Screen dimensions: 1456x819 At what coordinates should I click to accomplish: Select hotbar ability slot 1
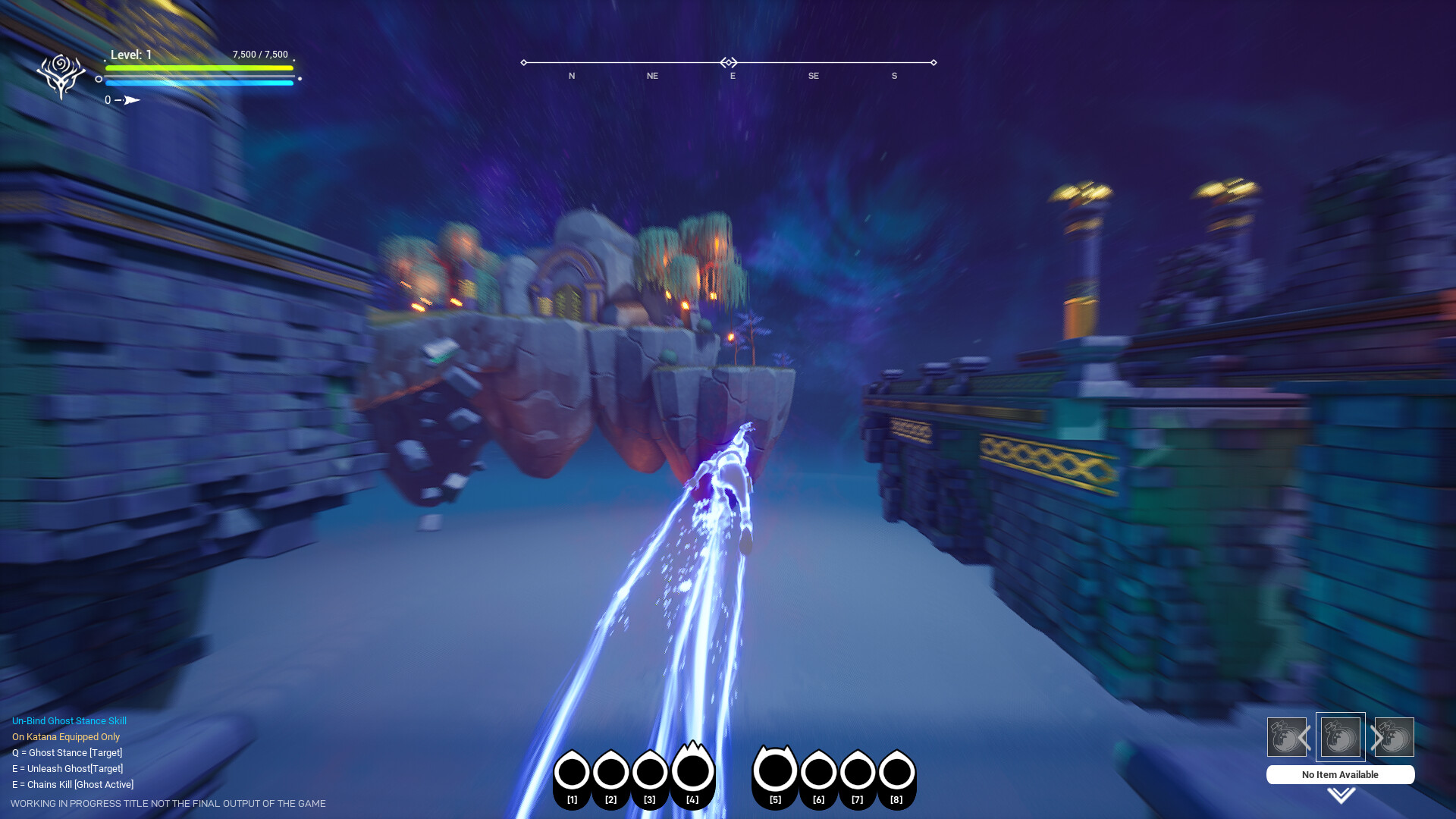point(573,773)
